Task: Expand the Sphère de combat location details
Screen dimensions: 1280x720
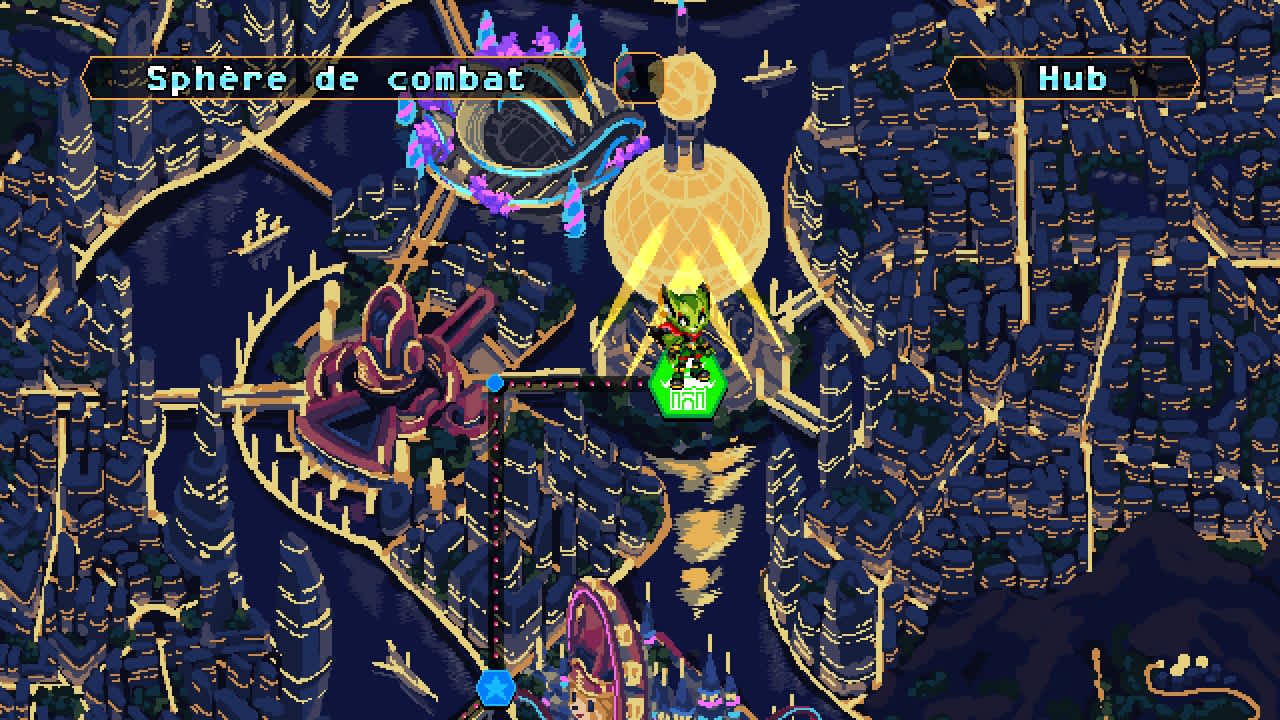Action: (x=340, y=78)
